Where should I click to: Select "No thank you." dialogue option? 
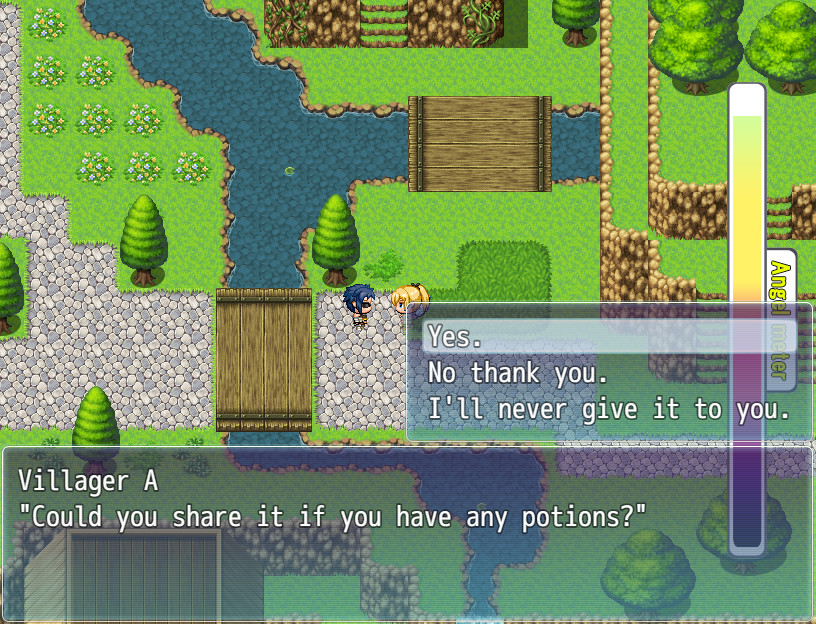coord(517,373)
